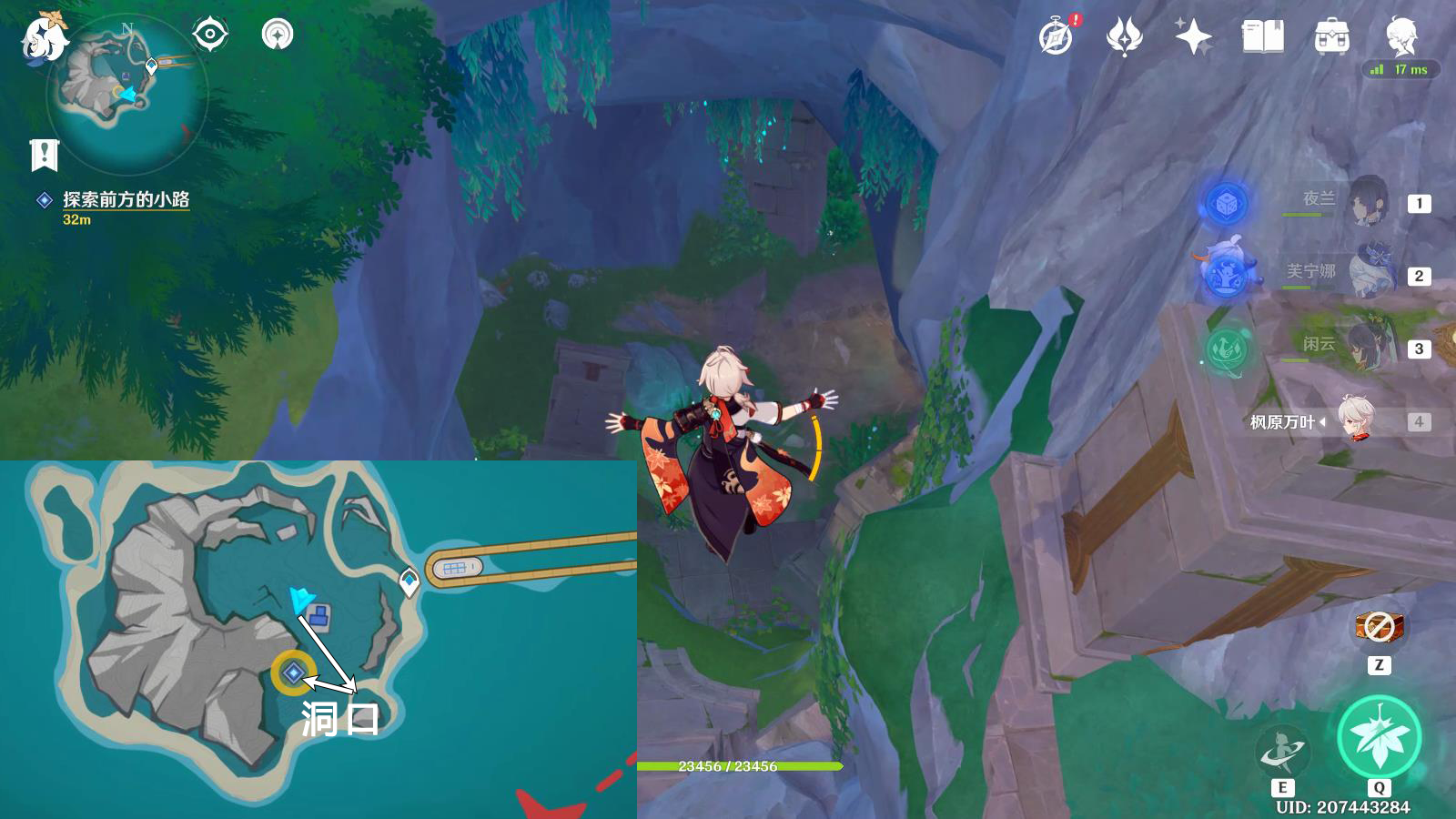Image resolution: width=1456 pixels, height=819 pixels.
Task: Open the compass events icon with alert
Action: click(x=1057, y=36)
